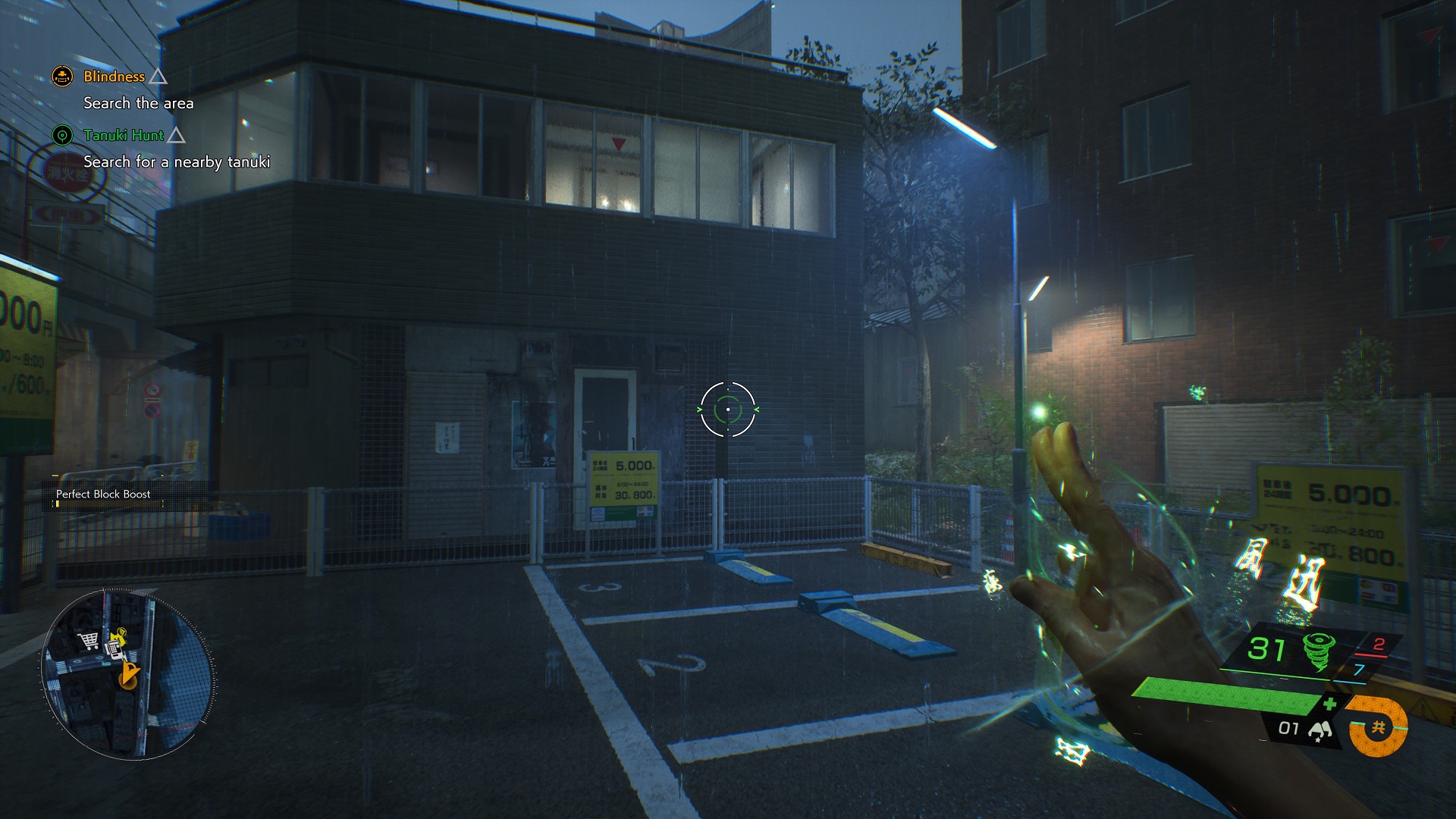Click the orange Blindness quest icon
Viewport: 1456px width, 819px height.
(62, 77)
